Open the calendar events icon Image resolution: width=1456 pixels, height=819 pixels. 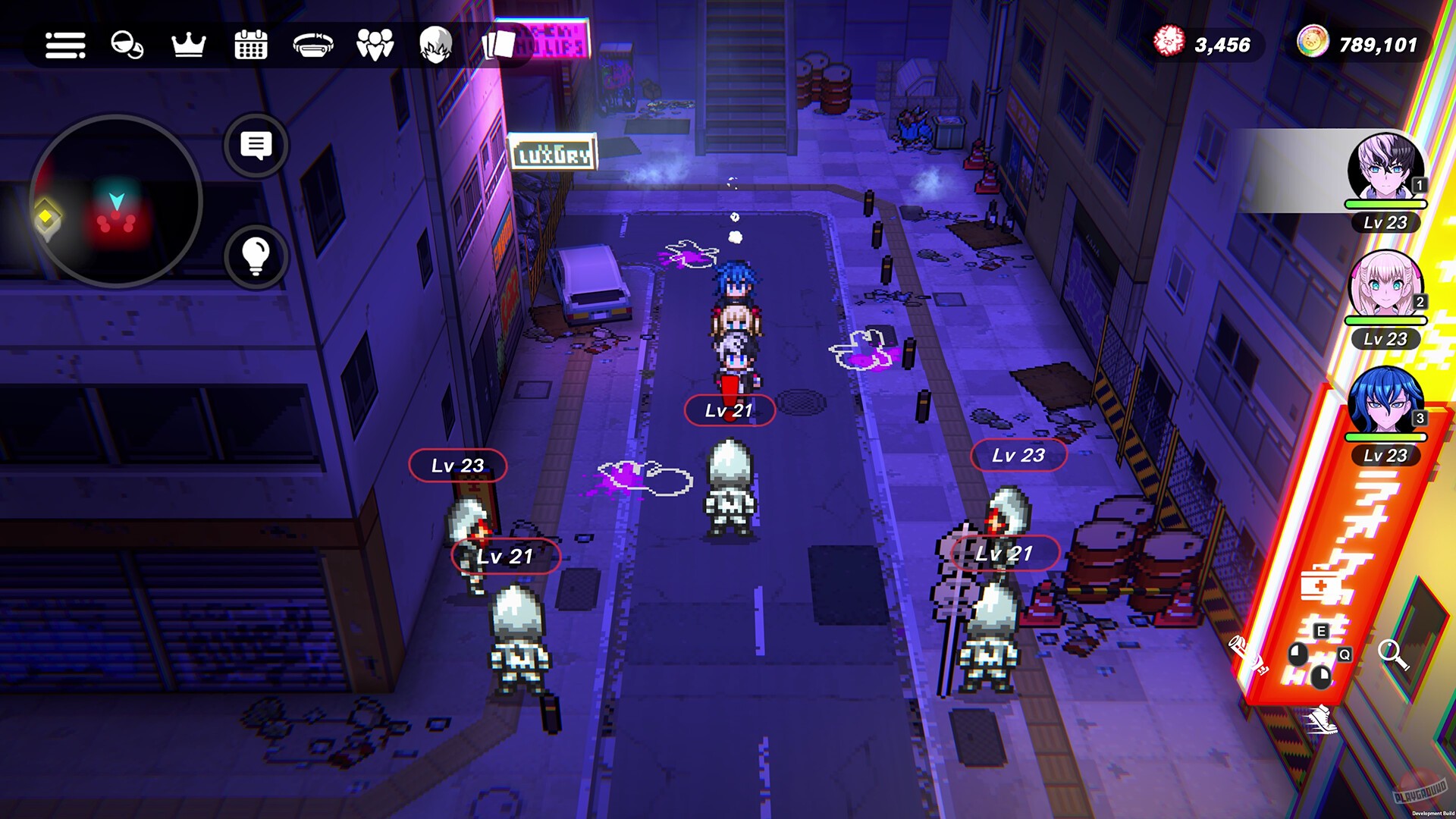coord(250,45)
